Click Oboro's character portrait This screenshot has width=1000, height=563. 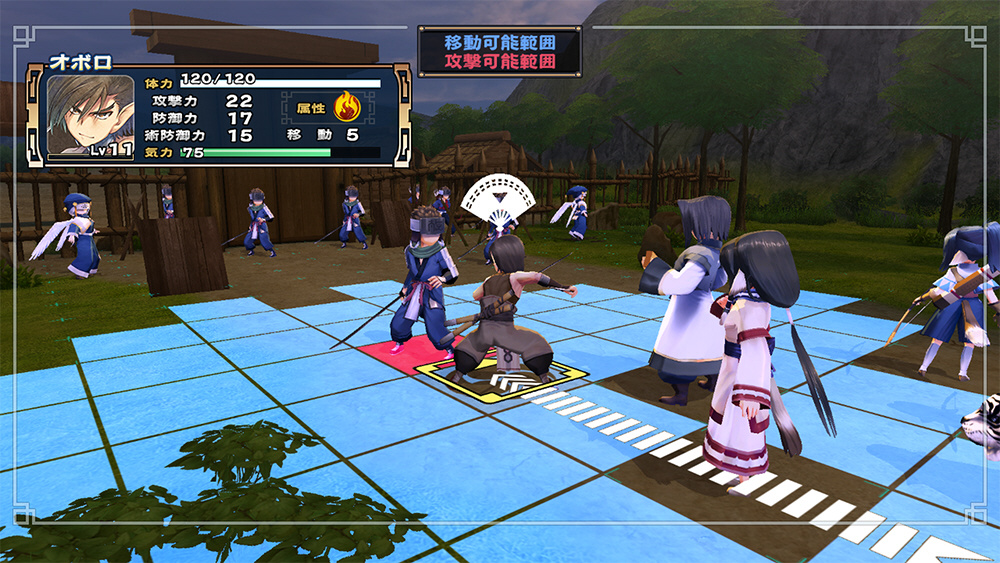(x=90, y=116)
